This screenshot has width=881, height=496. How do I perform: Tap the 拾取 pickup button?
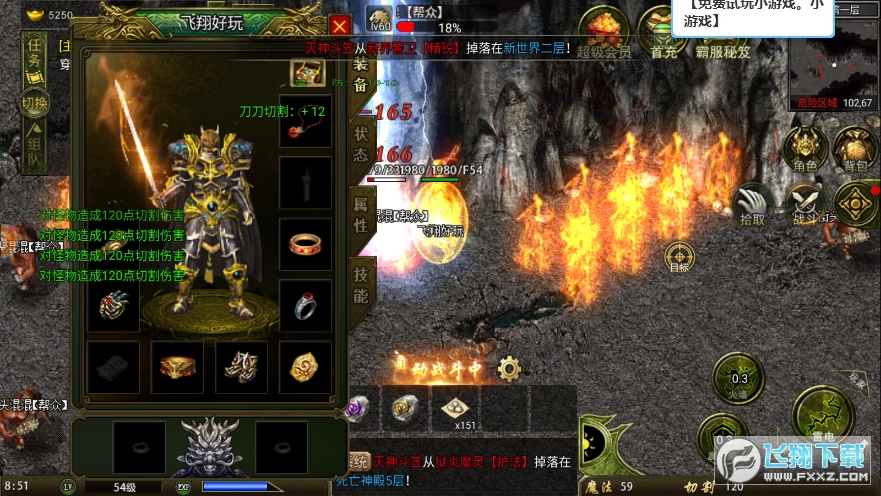(752, 204)
